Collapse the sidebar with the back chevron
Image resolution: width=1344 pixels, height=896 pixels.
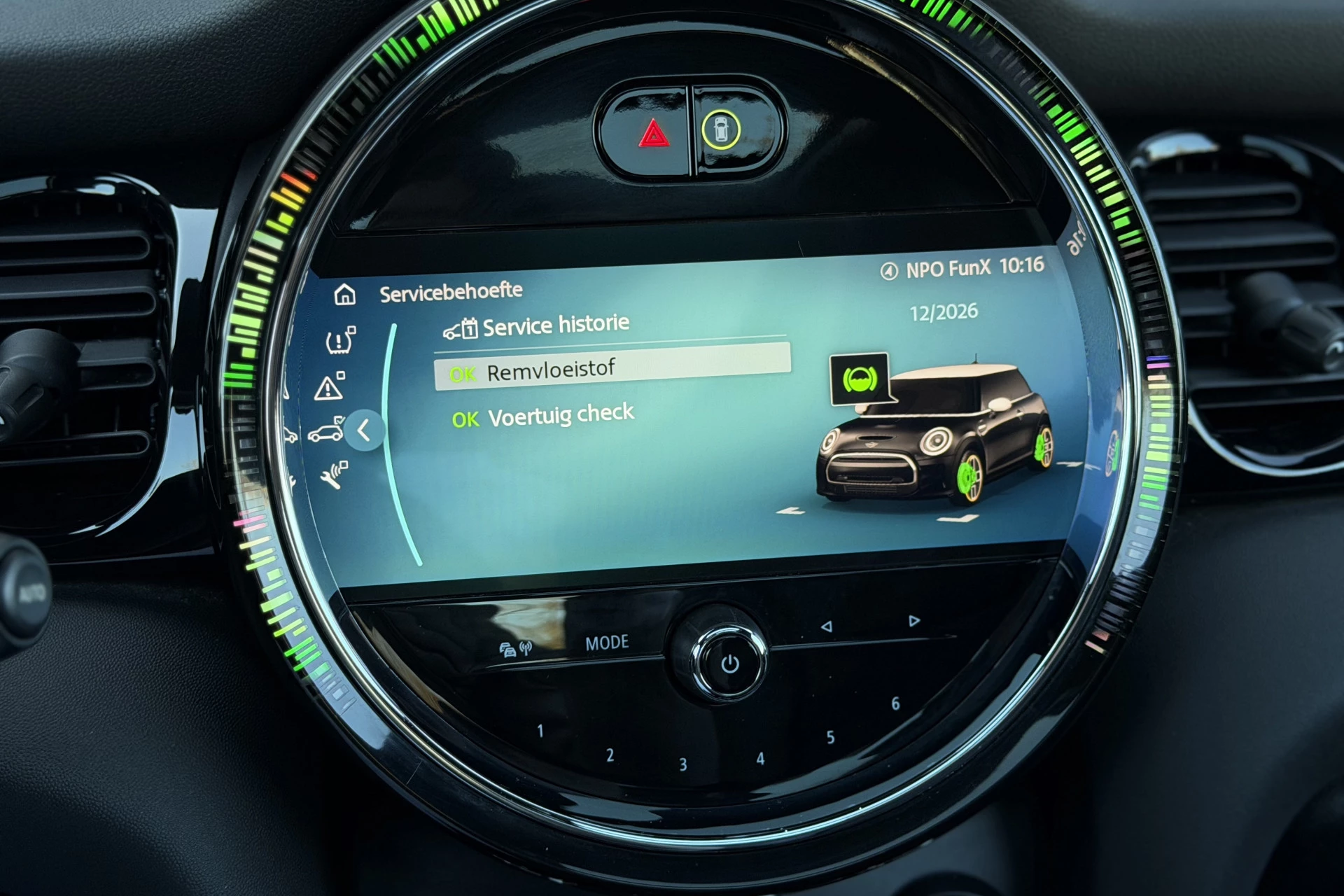365,432
